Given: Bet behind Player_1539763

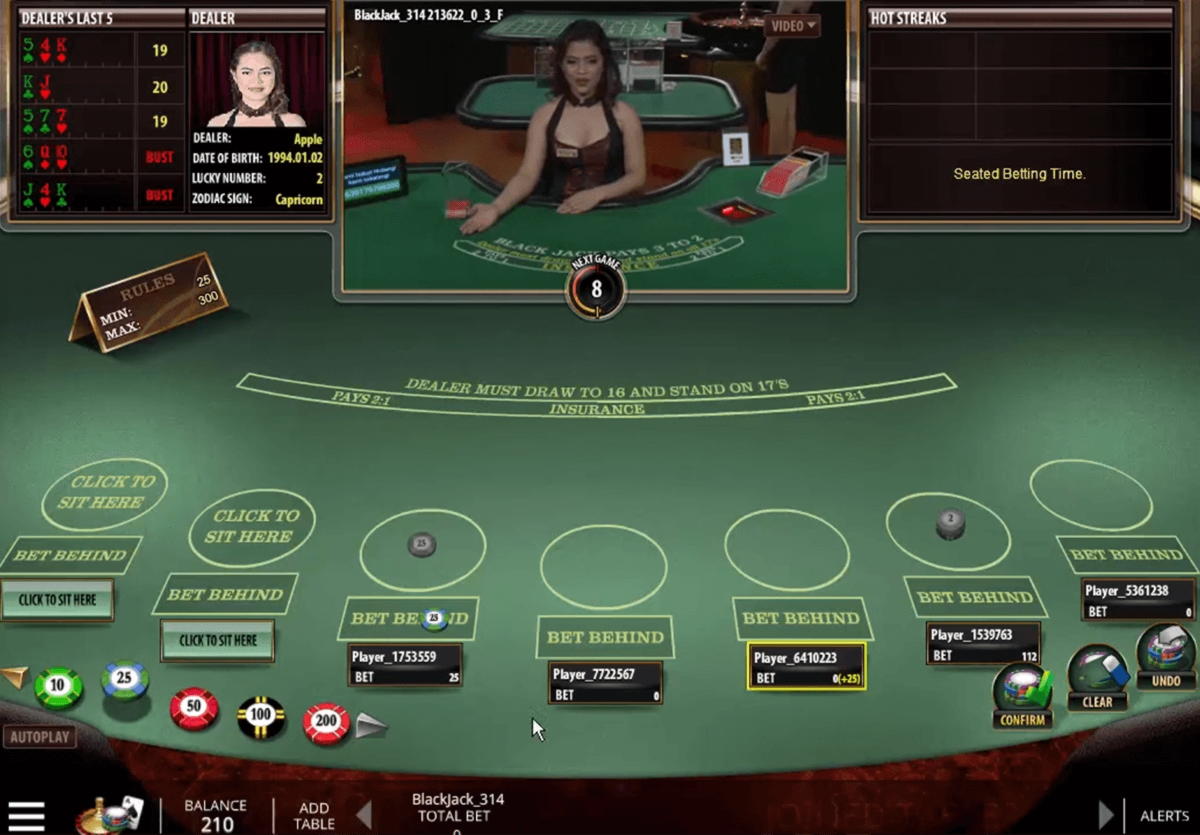Looking at the screenshot, I should 975,597.
